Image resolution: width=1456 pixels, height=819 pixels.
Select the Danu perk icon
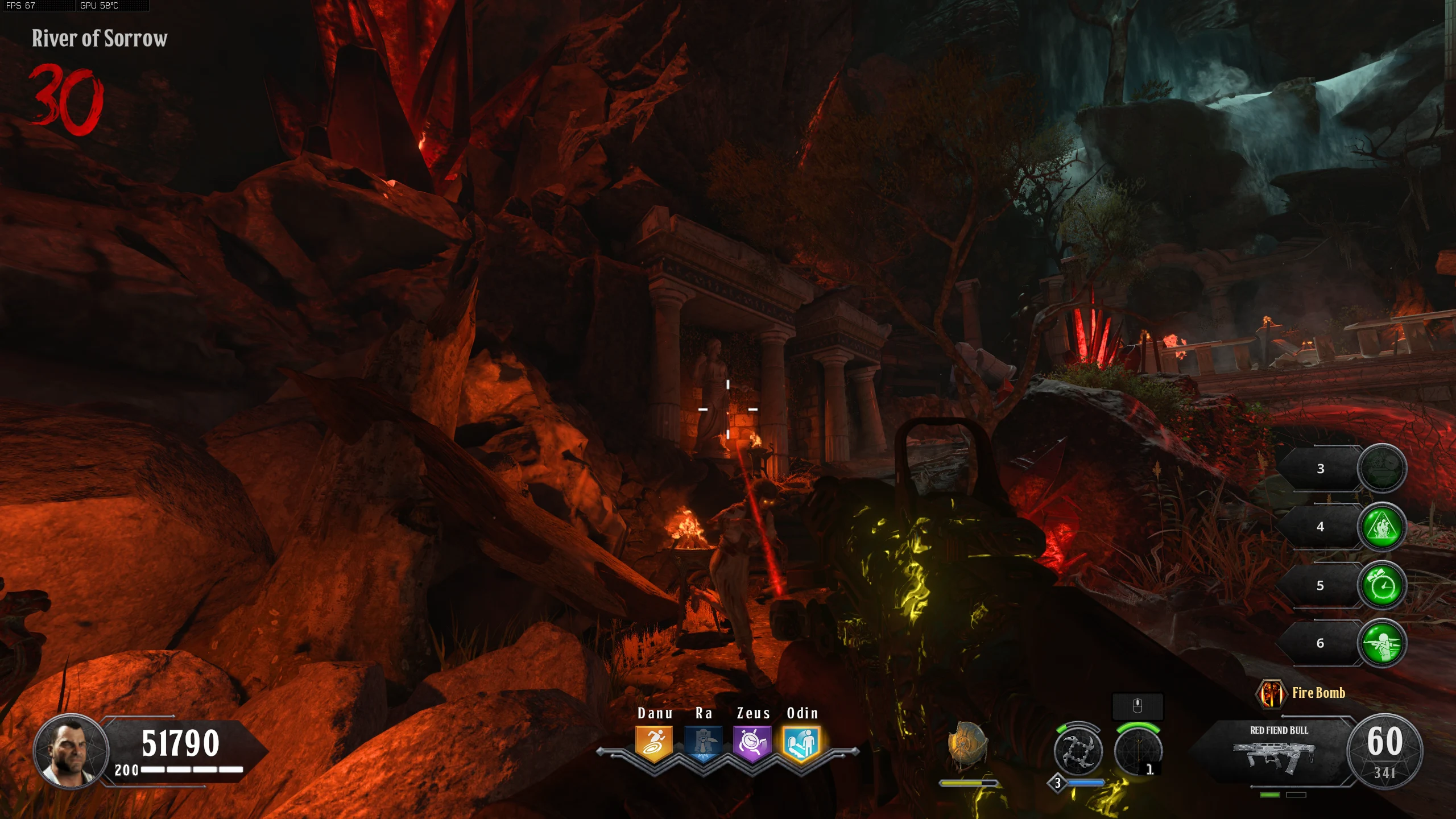click(653, 743)
